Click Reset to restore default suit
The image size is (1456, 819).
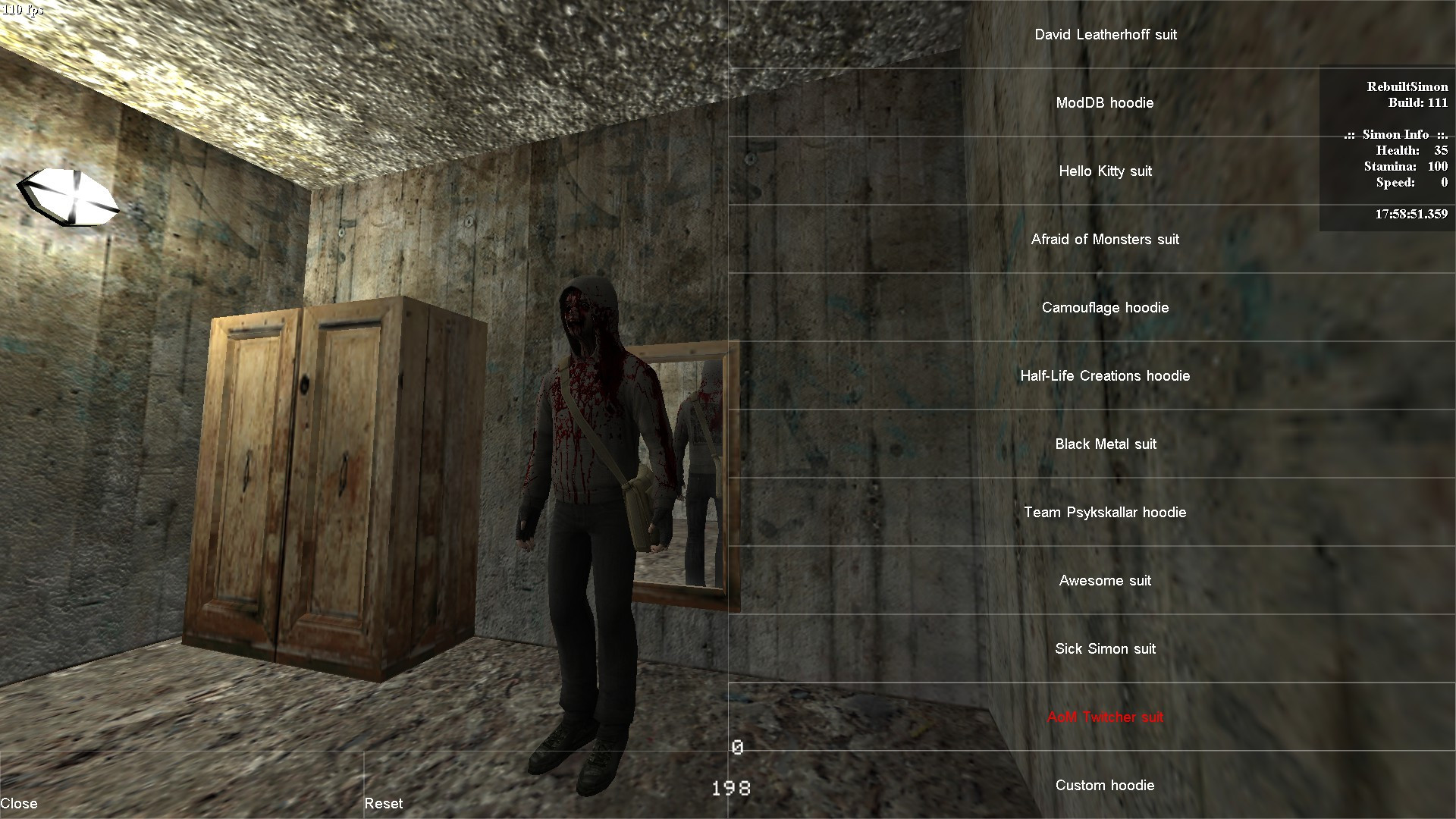click(384, 803)
